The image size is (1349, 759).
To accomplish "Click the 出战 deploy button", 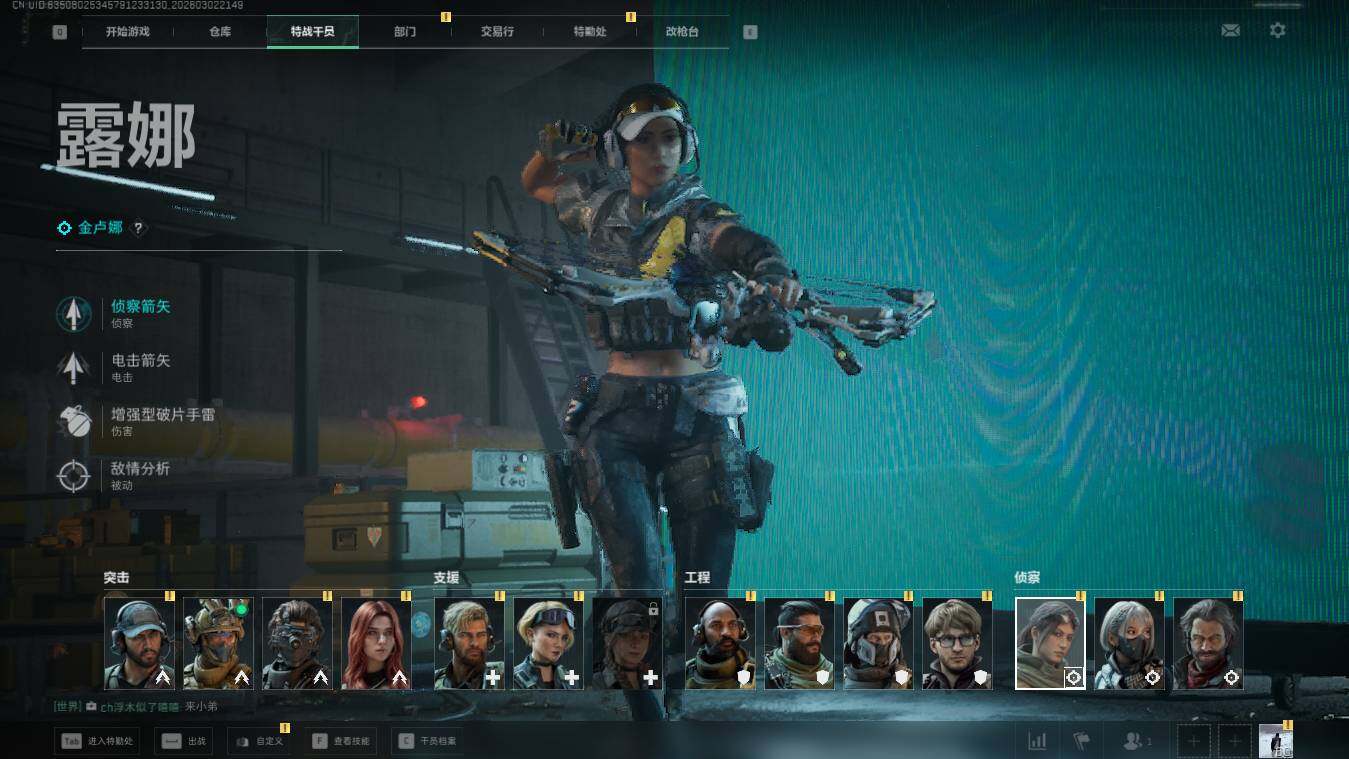I will click(x=185, y=741).
